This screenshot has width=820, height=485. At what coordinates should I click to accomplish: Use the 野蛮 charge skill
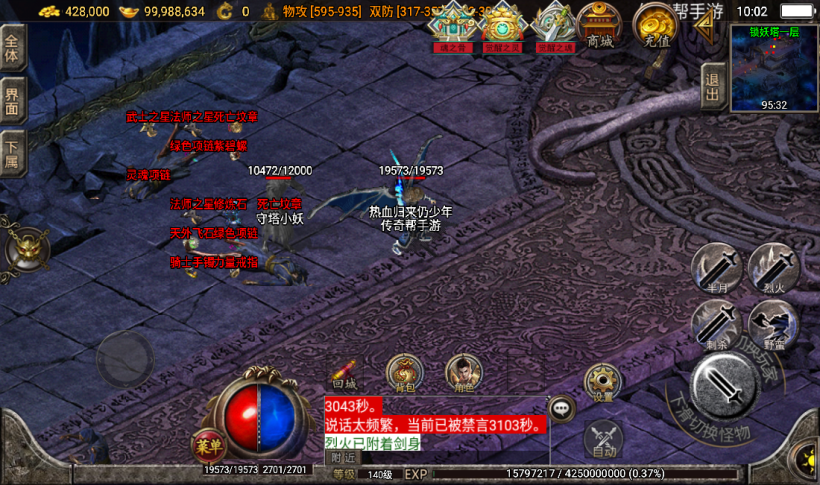click(x=772, y=326)
